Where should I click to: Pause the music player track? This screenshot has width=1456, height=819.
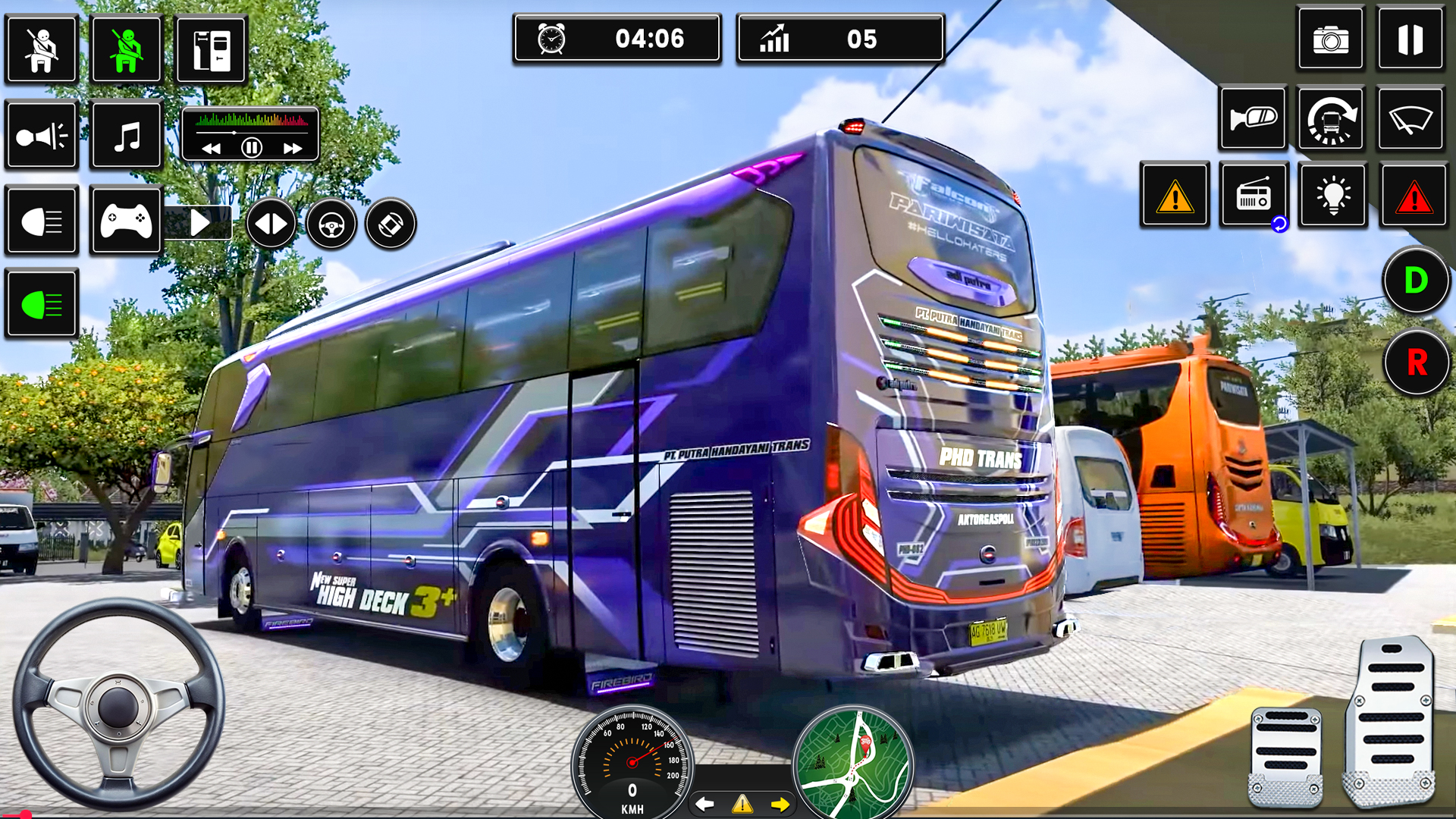[251, 148]
